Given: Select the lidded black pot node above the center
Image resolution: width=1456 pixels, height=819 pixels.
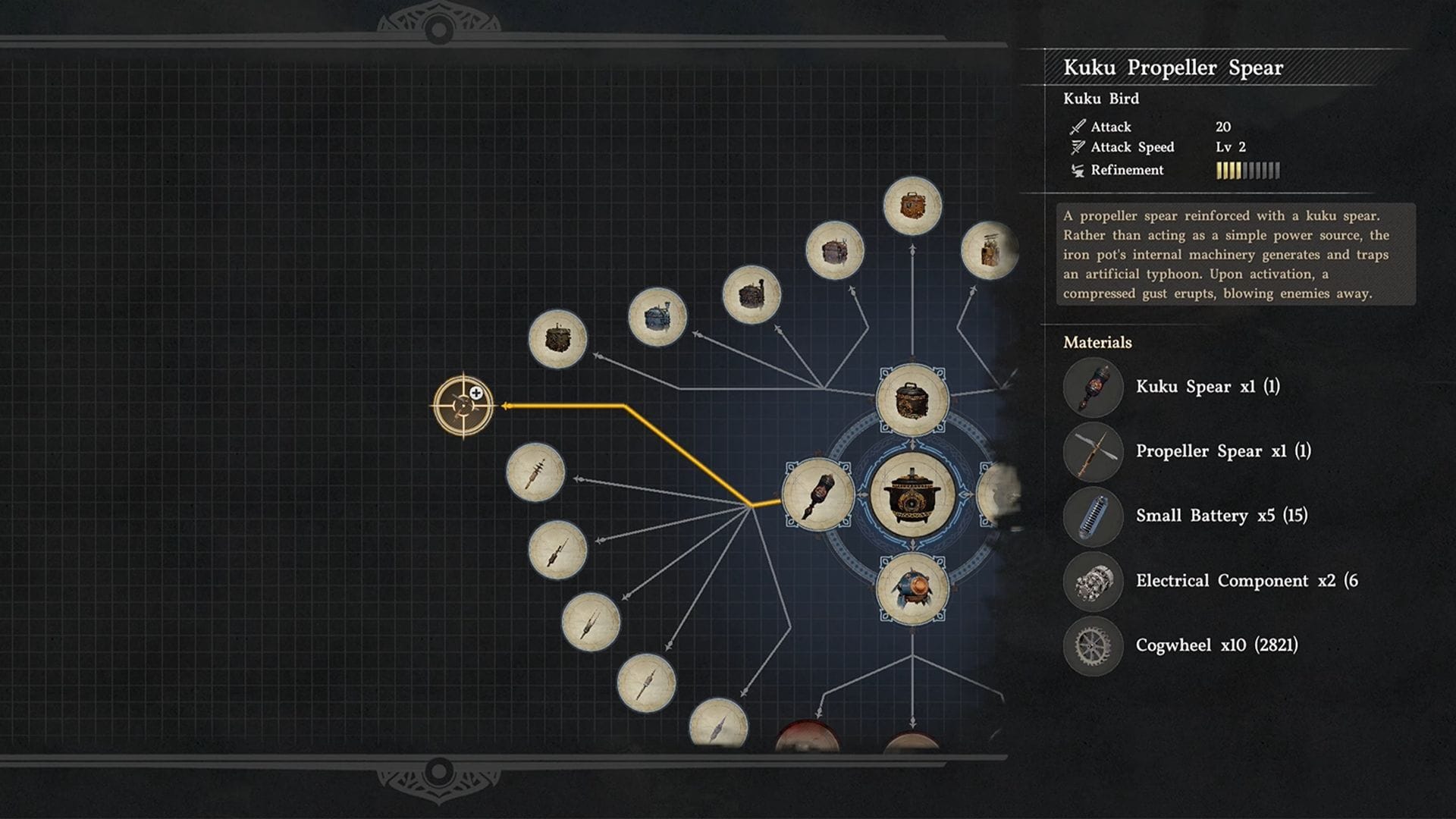Looking at the screenshot, I should click(x=912, y=400).
